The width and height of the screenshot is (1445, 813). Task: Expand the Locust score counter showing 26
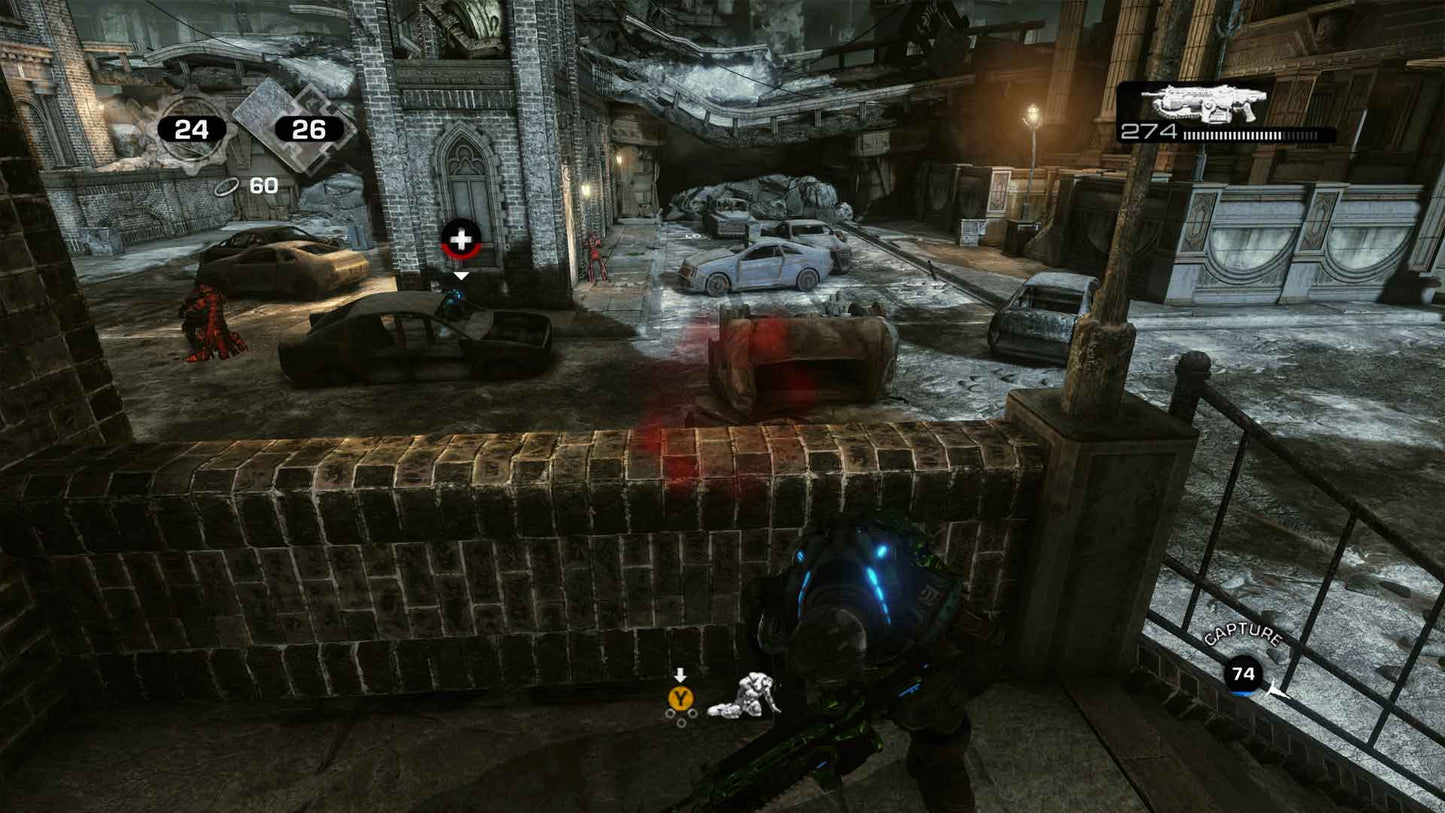tap(308, 128)
